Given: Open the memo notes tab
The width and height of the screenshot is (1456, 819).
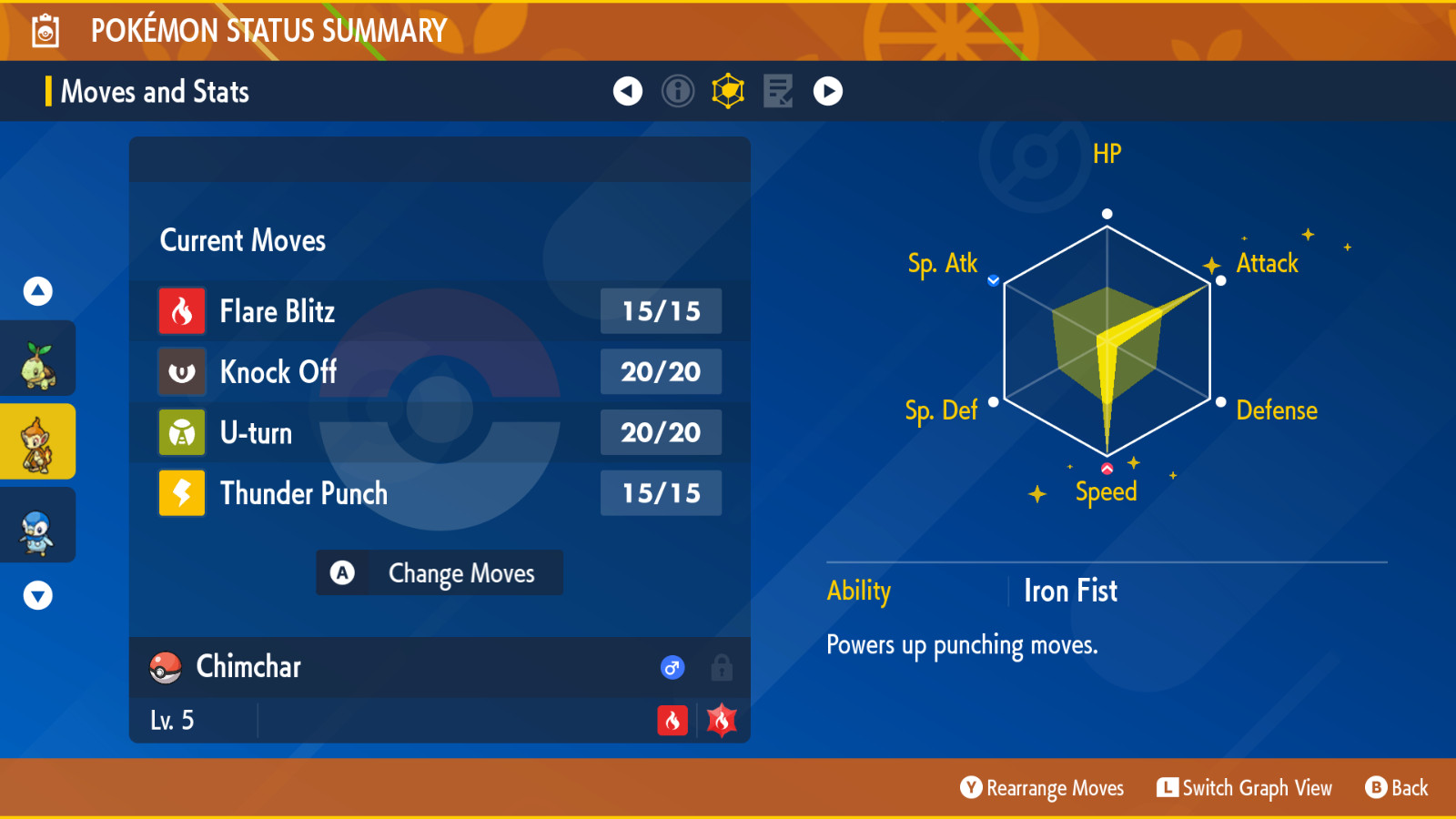Looking at the screenshot, I should [x=778, y=91].
